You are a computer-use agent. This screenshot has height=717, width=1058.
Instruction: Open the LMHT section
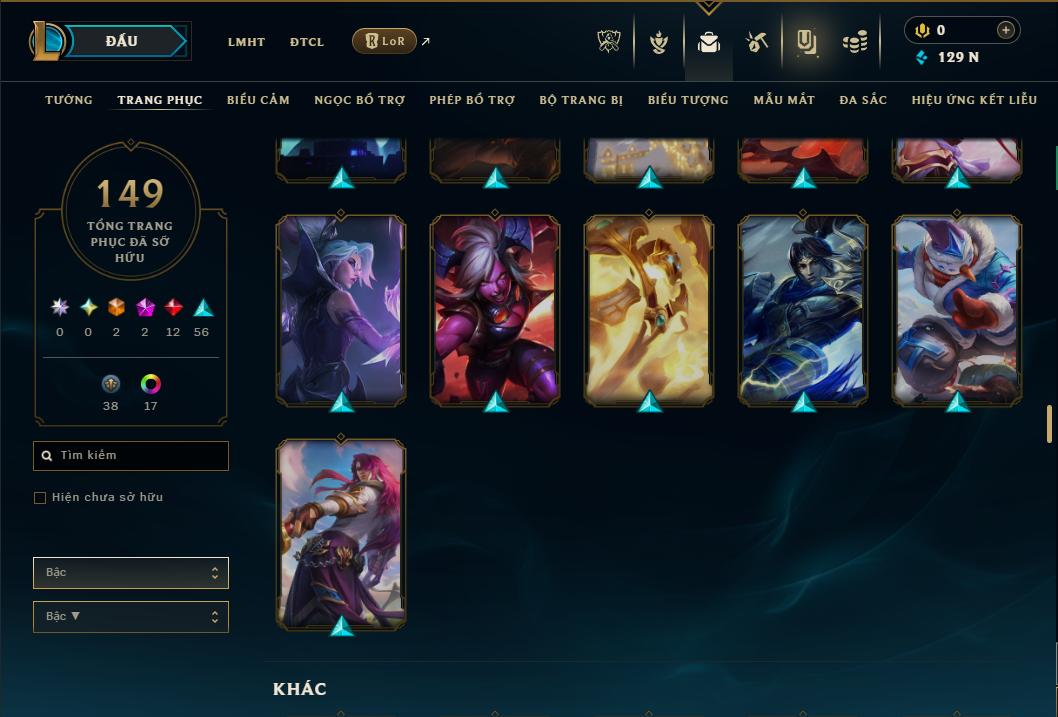tap(246, 42)
